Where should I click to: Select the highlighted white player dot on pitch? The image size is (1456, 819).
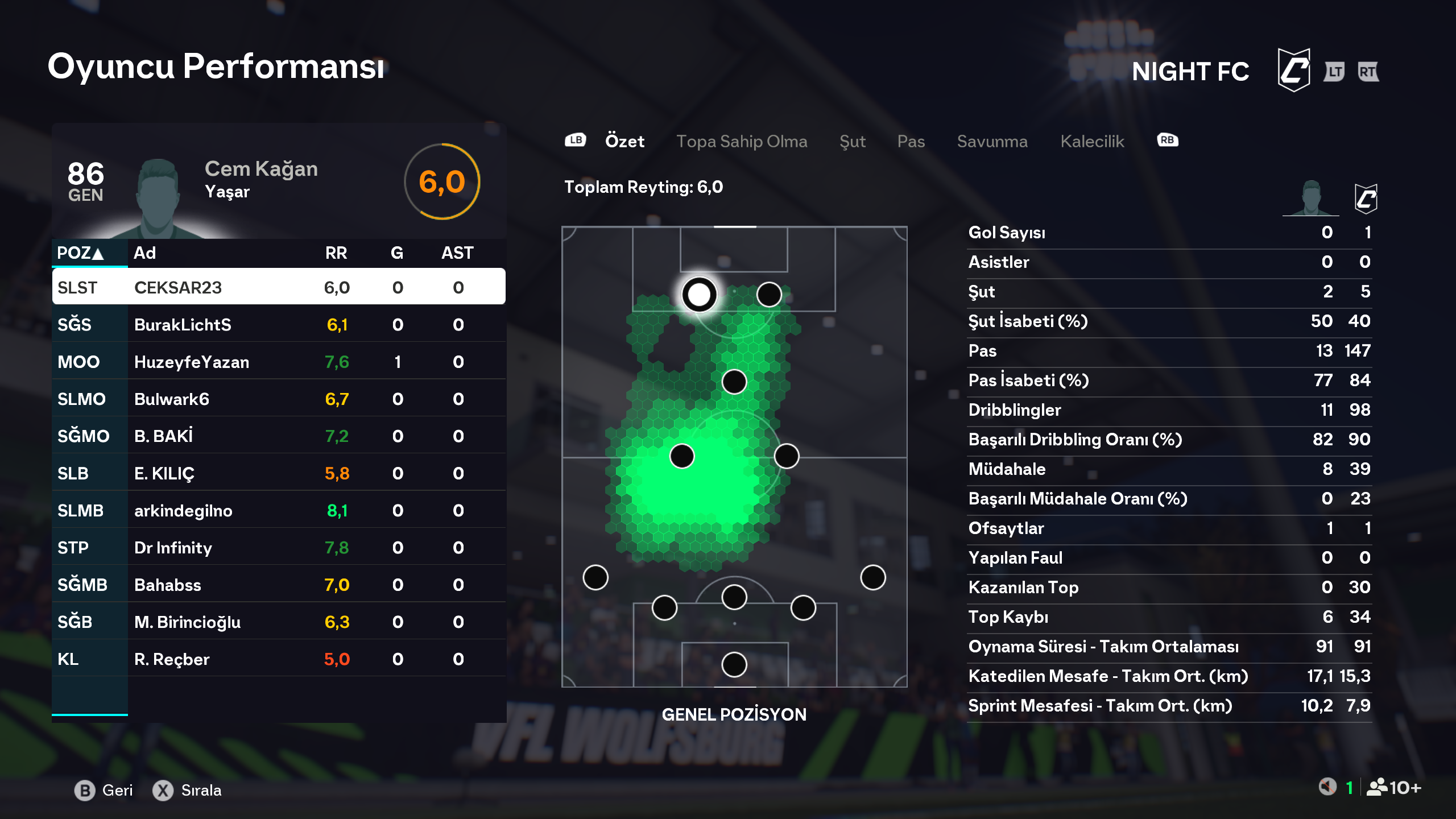pos(699,295)
